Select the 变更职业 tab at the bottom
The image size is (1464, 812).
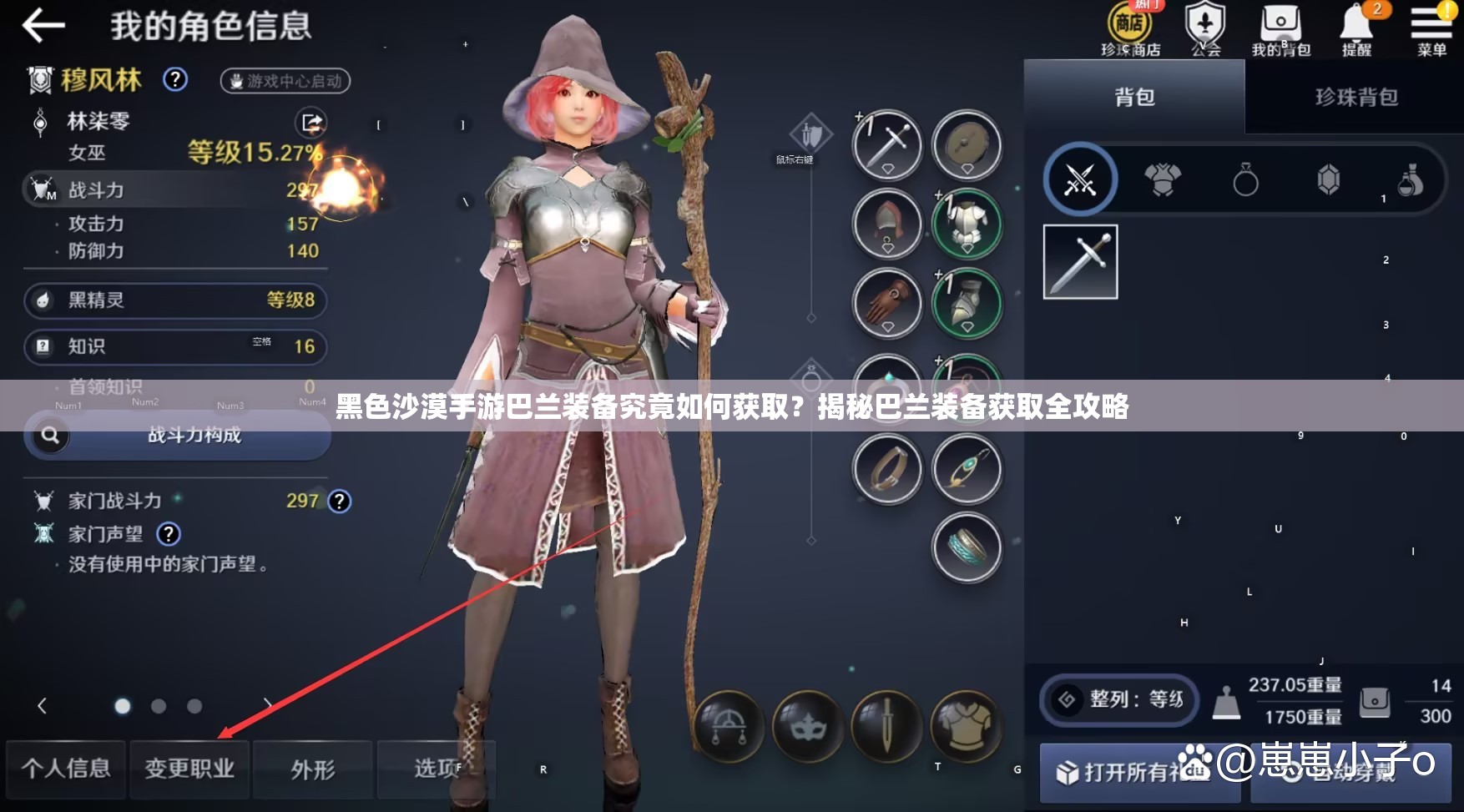[189, 770]
